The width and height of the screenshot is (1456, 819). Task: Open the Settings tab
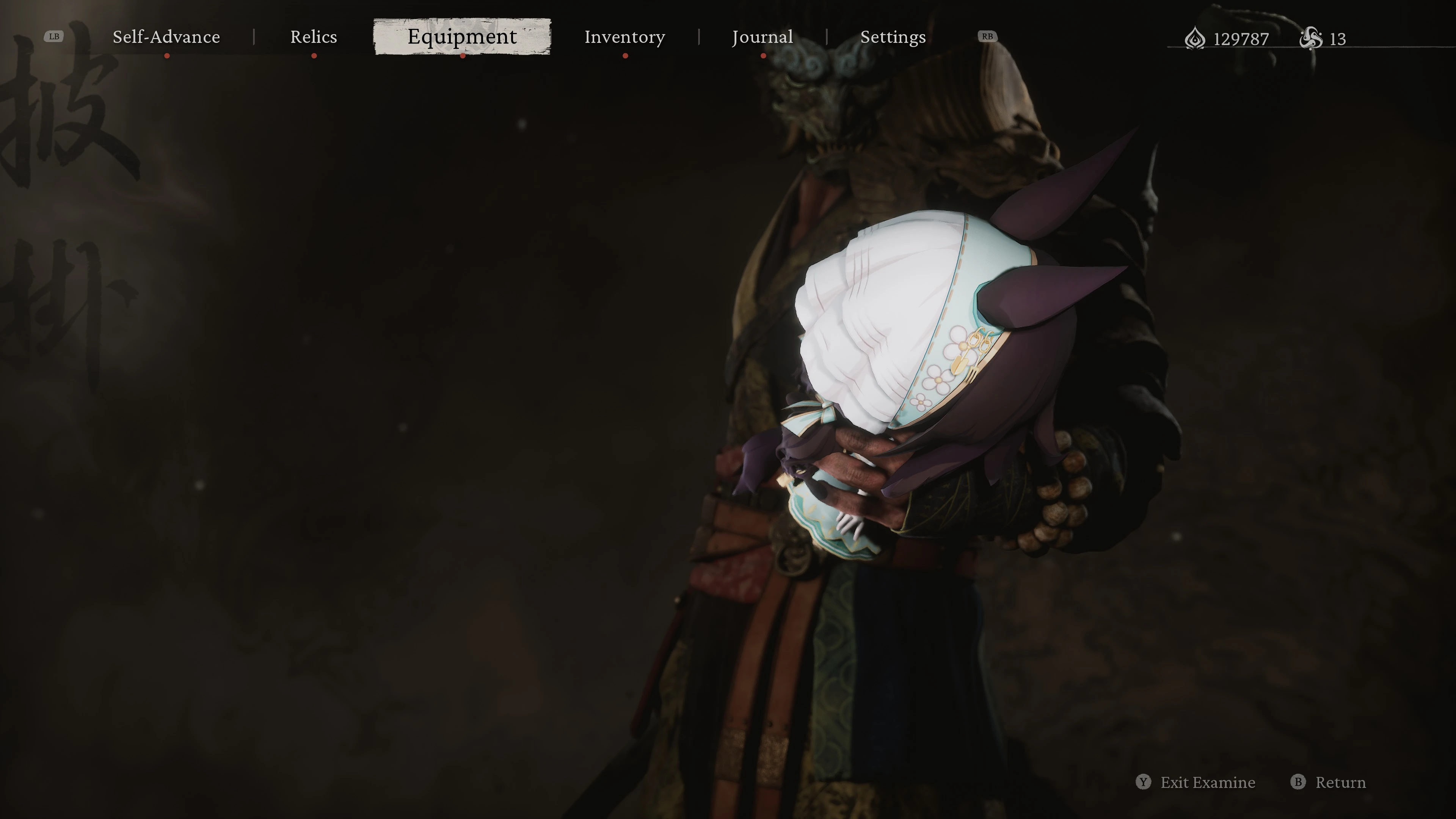pos(893,37)
